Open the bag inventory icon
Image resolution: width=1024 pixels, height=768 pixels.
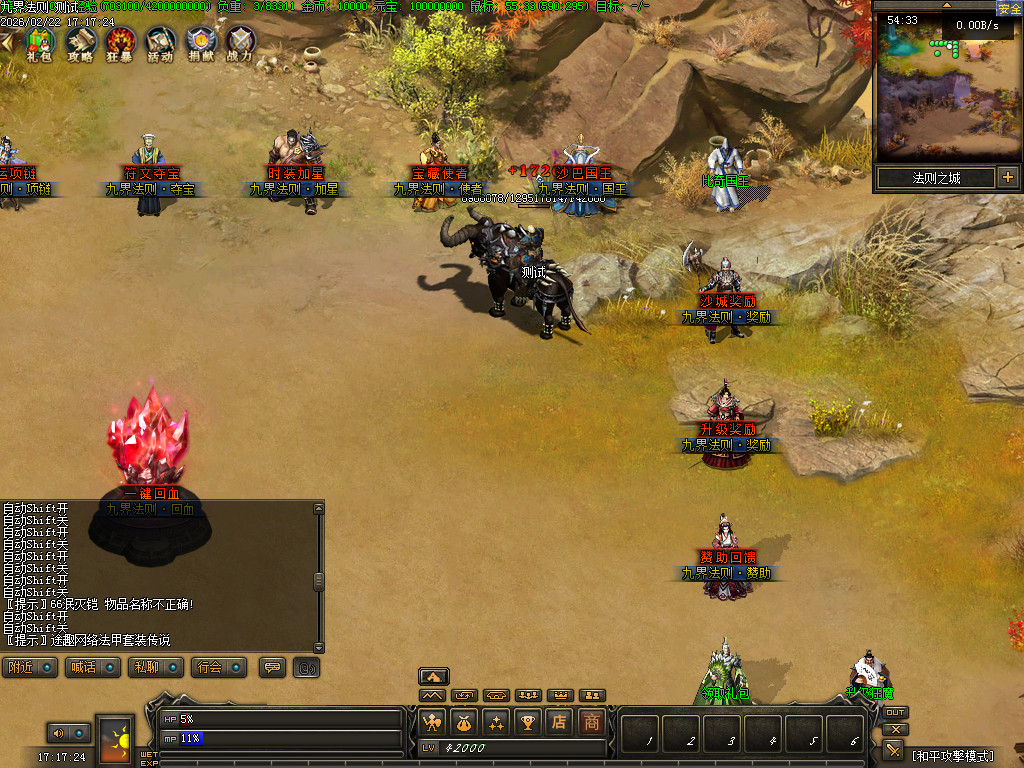(464, 721)
